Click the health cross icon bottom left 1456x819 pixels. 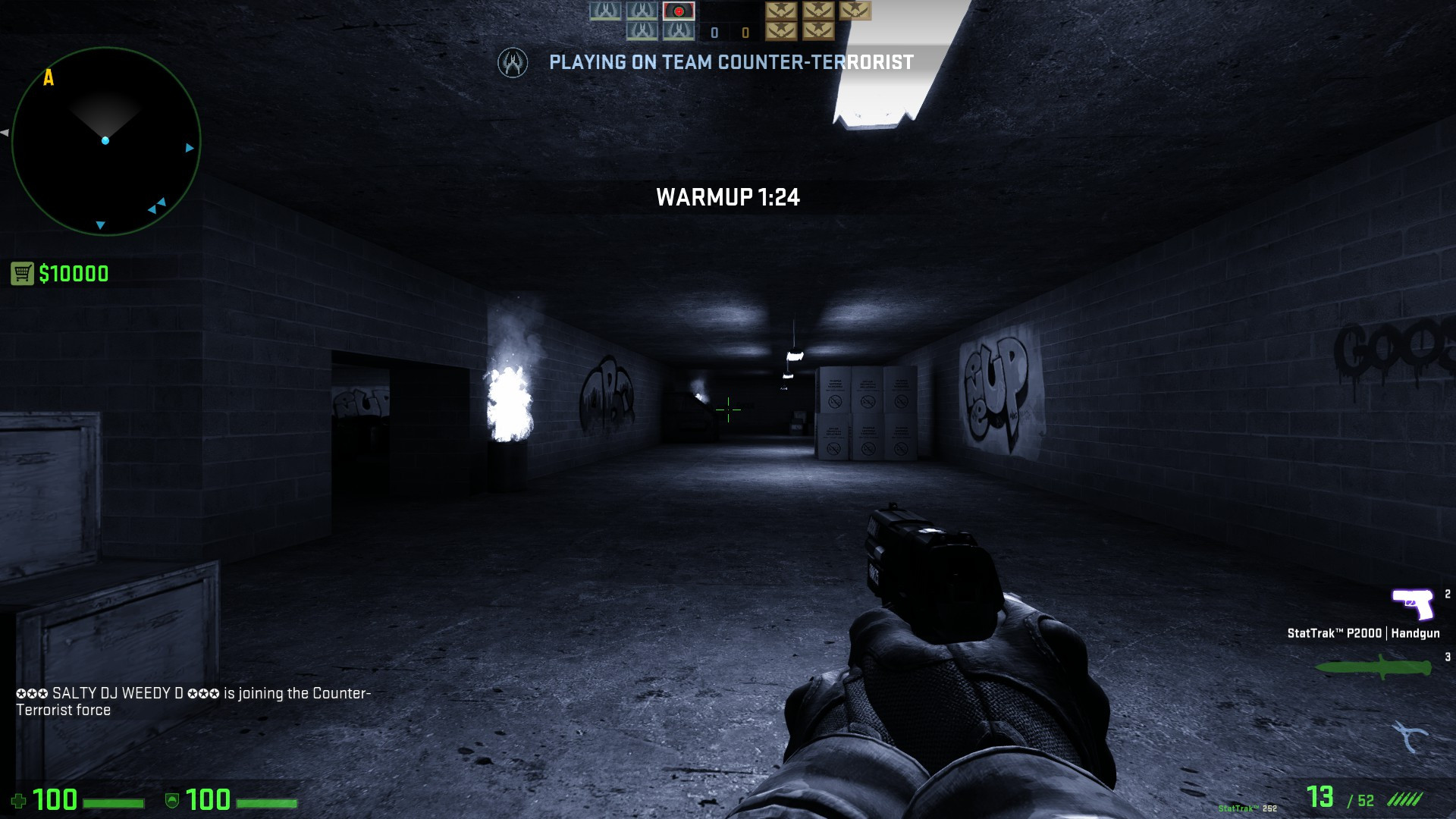pos(20,799)
